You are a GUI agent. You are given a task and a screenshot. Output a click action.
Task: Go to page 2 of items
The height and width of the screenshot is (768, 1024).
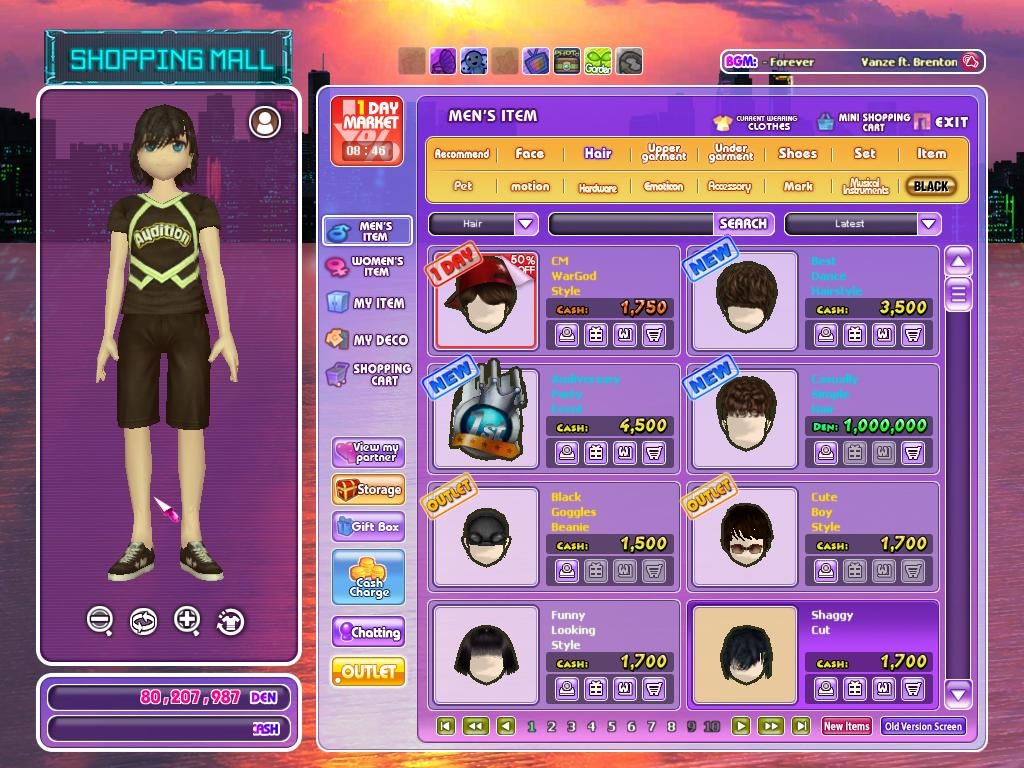(x=551, y=727)
